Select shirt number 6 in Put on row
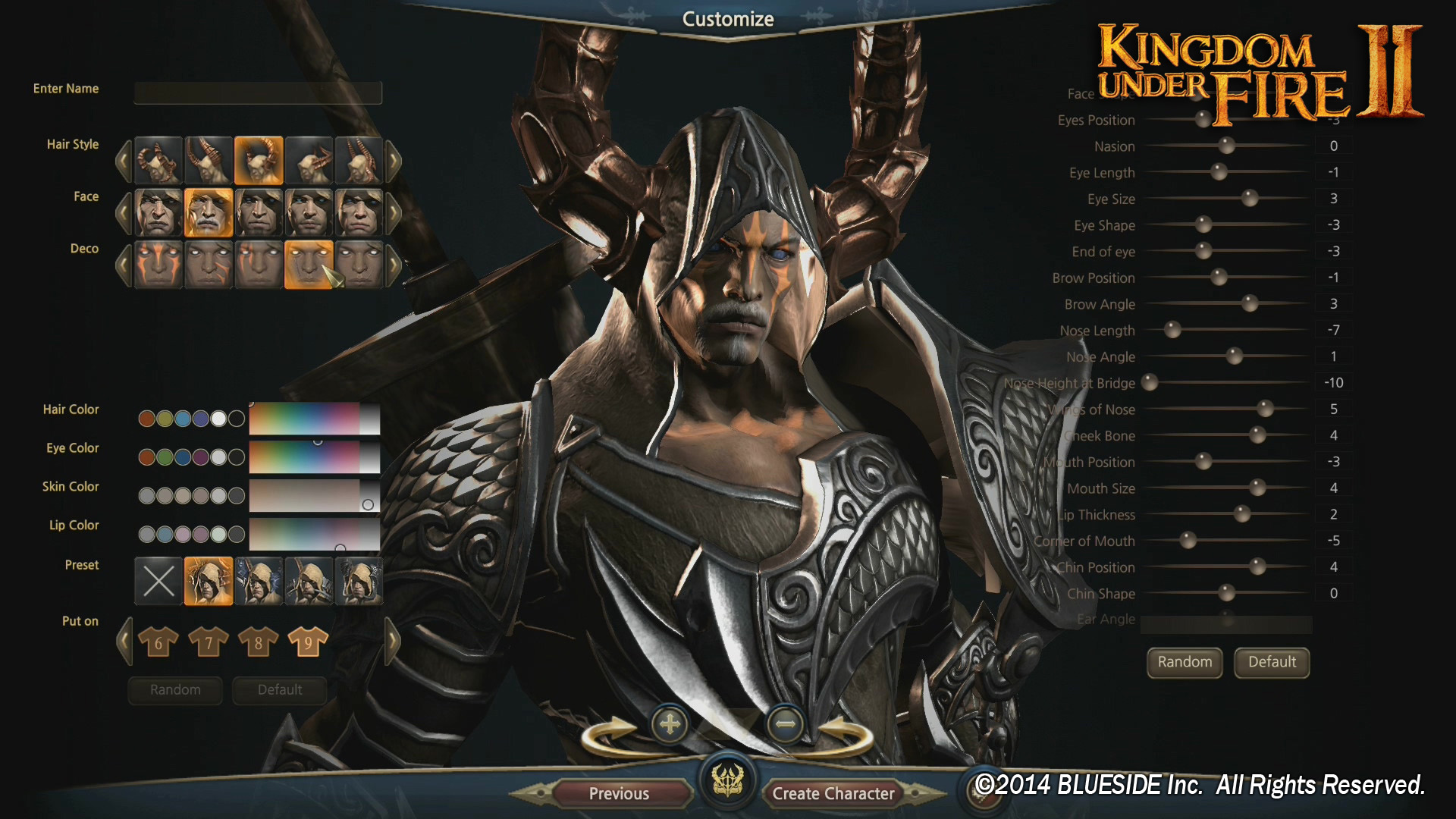Viewport: 1456px width, 819px height. [158, 641]
